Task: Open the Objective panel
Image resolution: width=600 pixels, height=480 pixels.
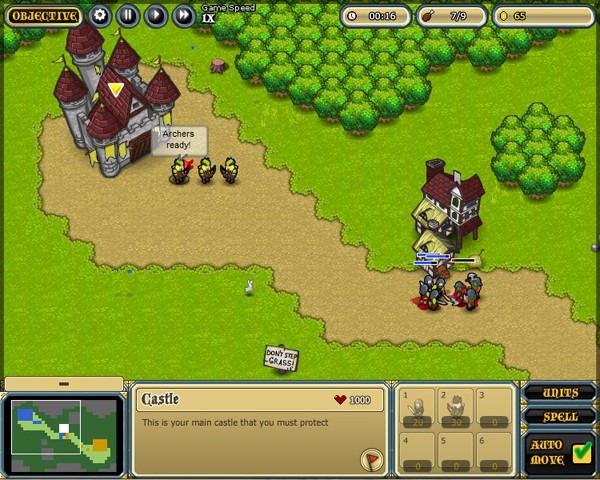Action: [x=44, y=16]
